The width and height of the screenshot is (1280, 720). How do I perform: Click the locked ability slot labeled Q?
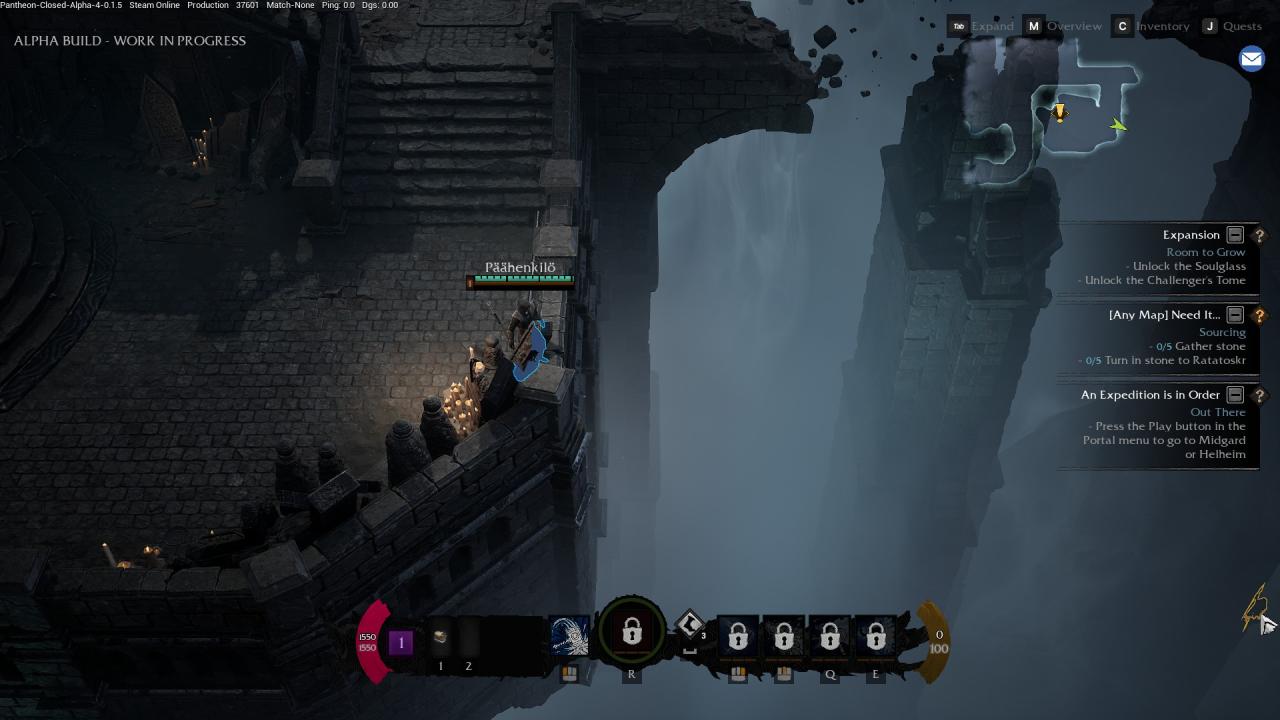coord(830,637)
